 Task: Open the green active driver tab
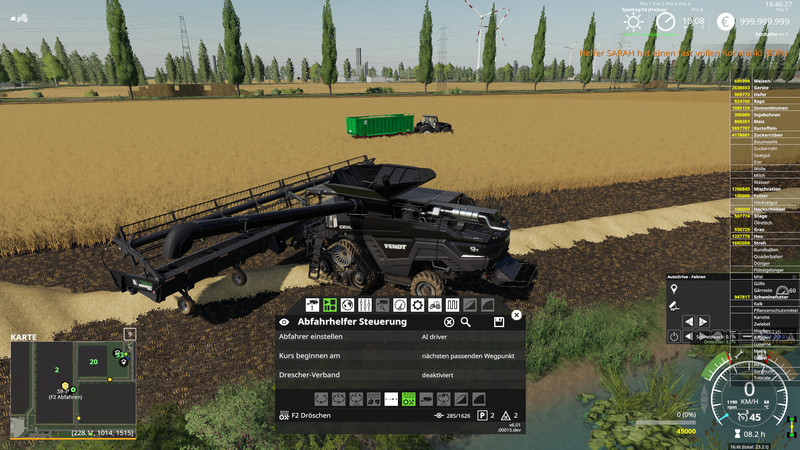[x=329, y=304]
